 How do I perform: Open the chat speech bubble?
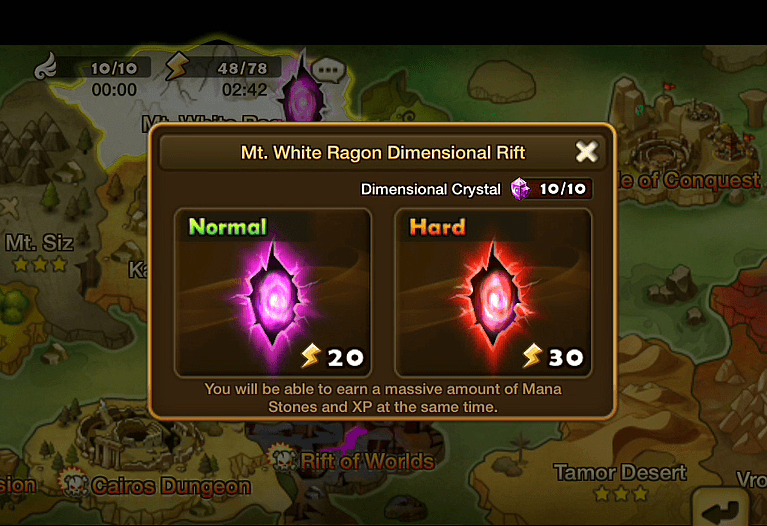[326, 71]
